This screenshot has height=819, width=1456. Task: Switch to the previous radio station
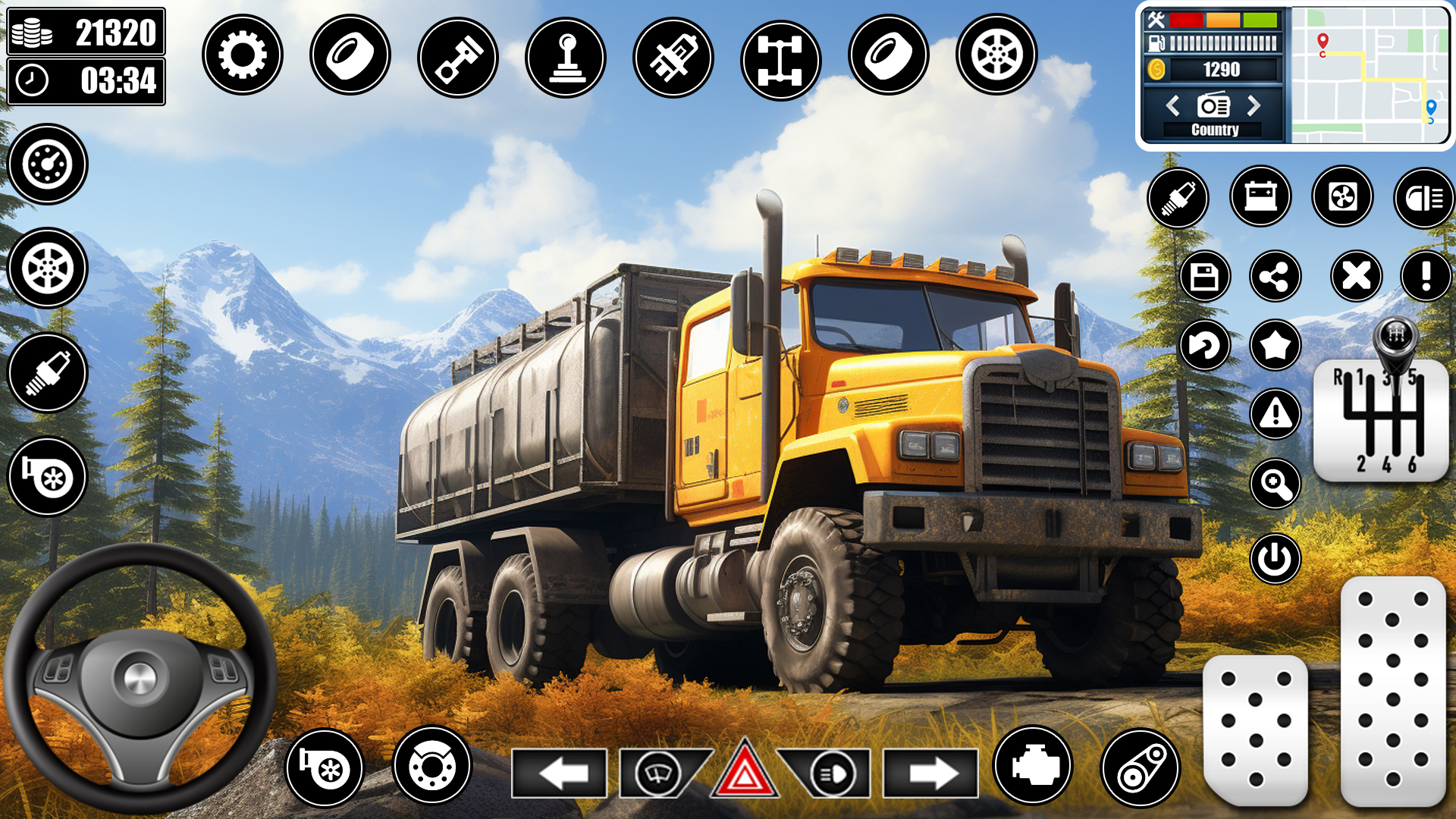point(1174,106)
